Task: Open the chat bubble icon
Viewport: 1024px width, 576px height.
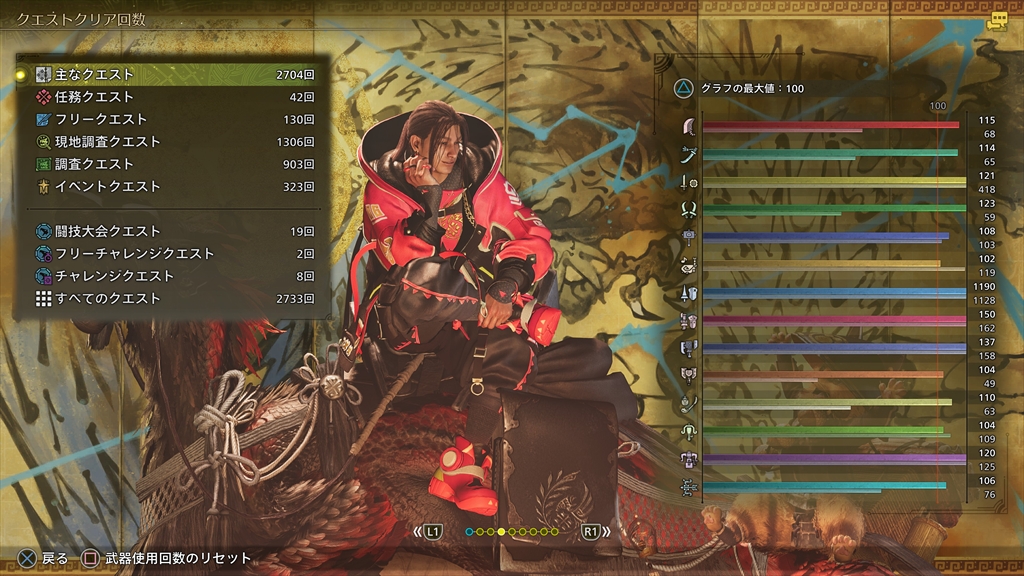Action: point(996,21)
